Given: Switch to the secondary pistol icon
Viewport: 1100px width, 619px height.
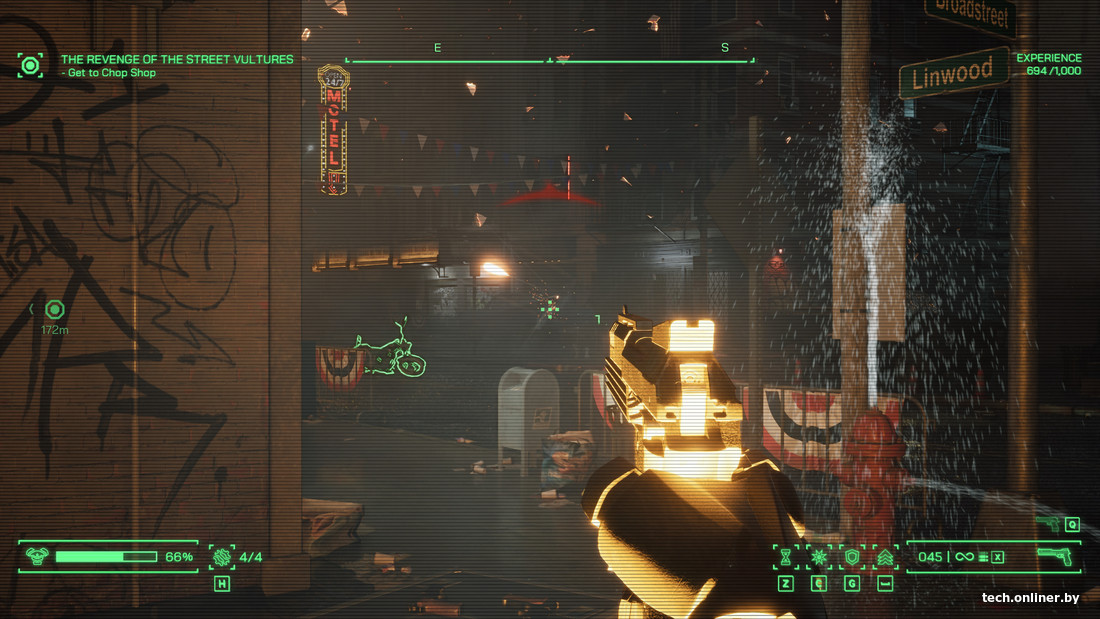Looking at the screenshot, I should point(1048,523).
